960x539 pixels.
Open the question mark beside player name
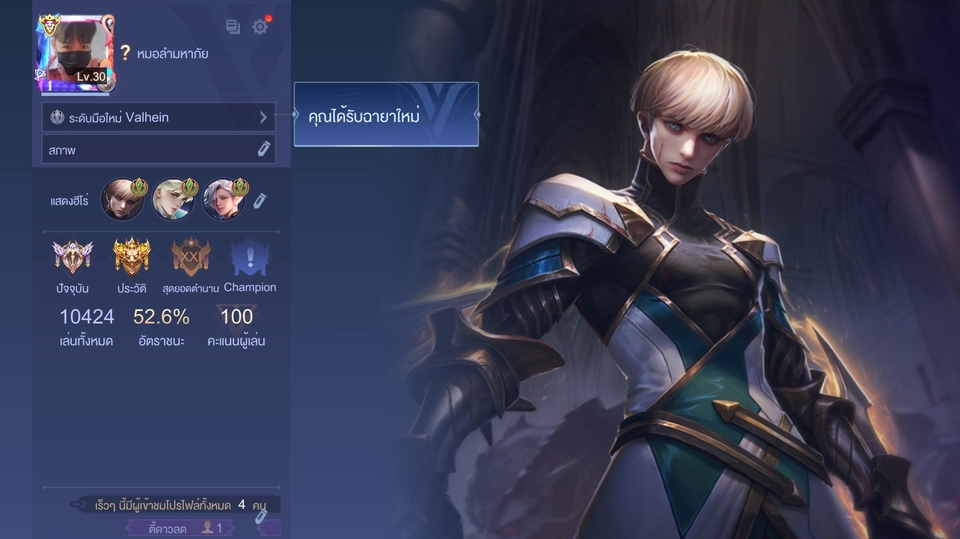tap(125, 53)
